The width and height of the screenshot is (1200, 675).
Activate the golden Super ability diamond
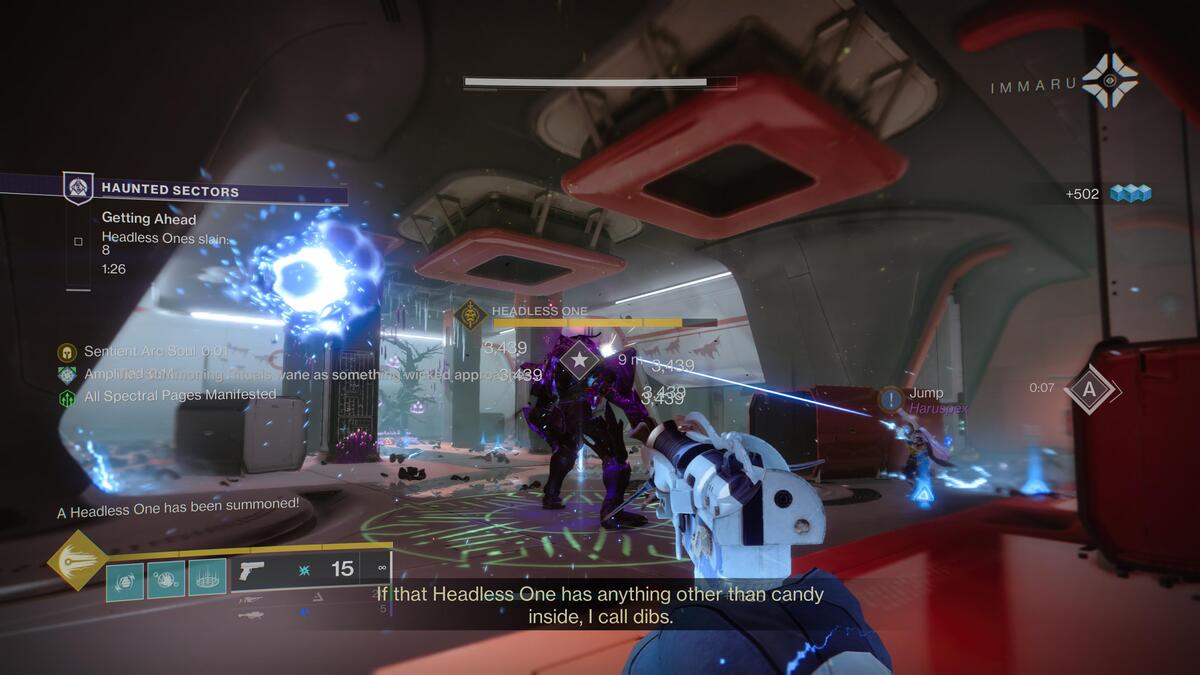click(x=77, y=560)
